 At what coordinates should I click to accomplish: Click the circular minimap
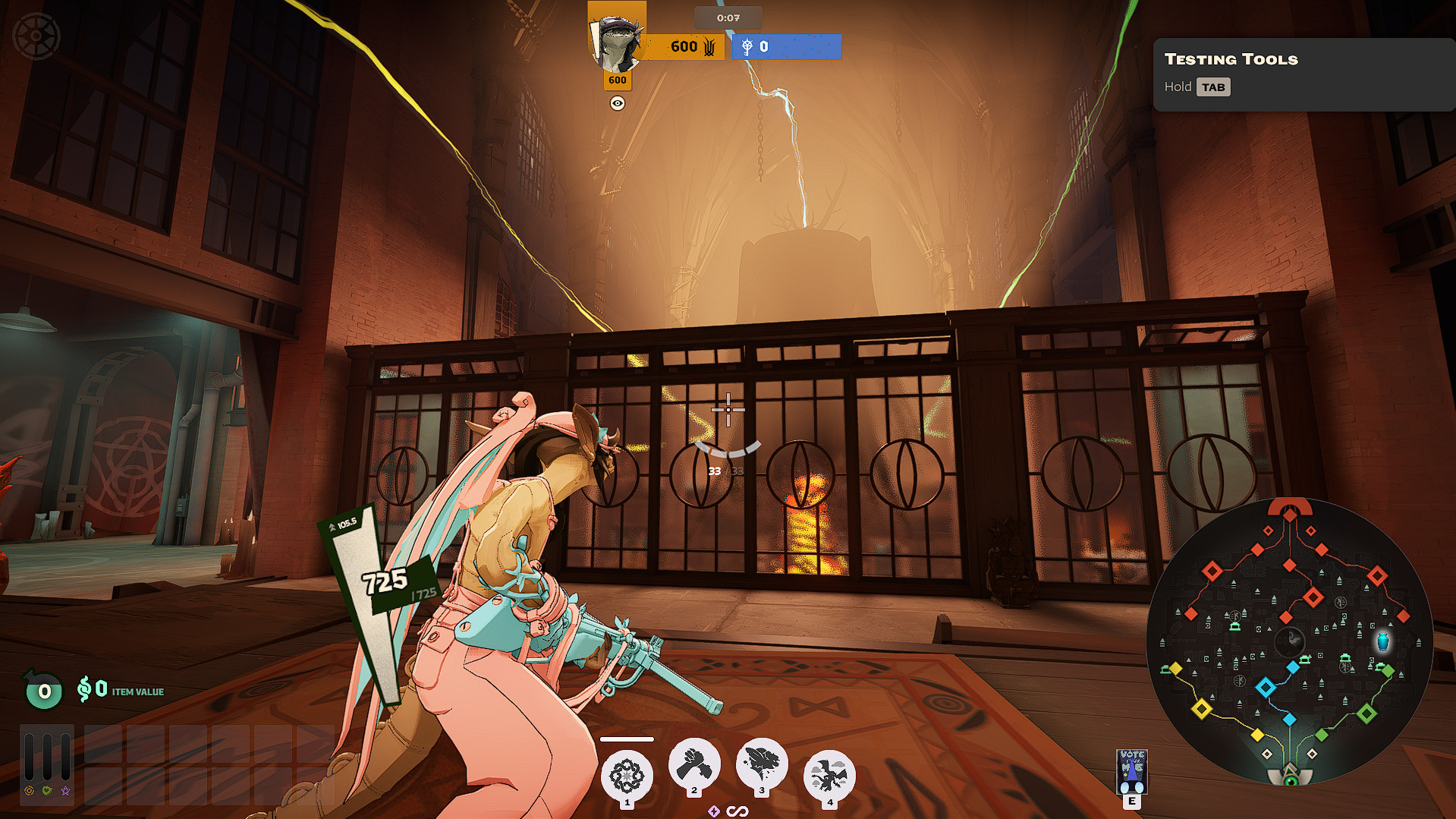tap(1289, 642)
